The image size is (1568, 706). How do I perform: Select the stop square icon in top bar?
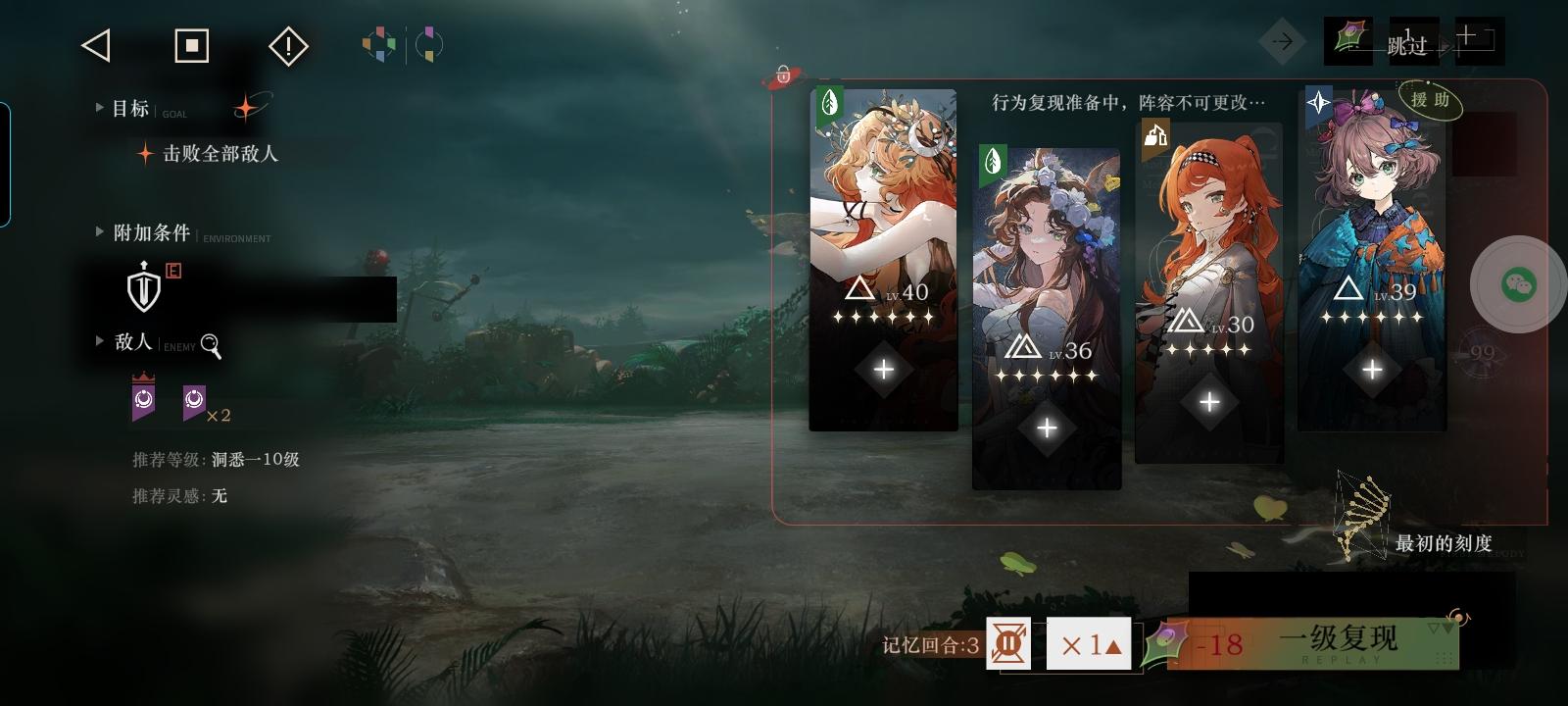pyautogui.click(x=192, y=45)
